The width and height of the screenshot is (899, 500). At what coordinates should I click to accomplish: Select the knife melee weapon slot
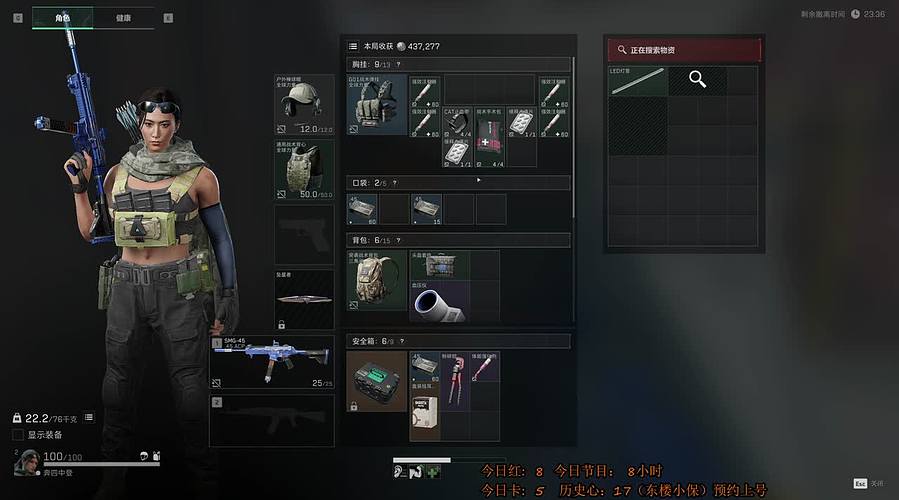[303, 299]
